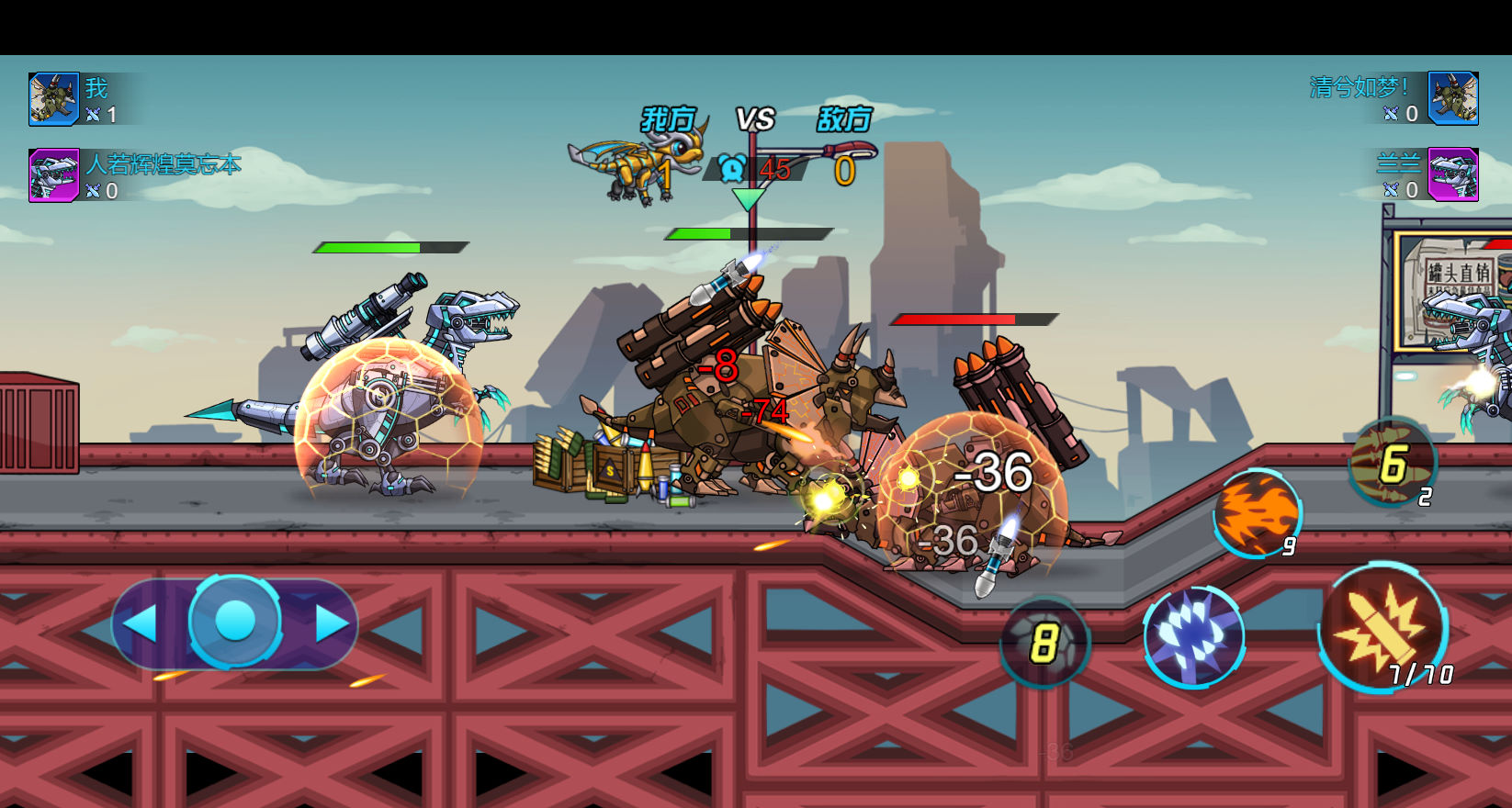1512x808 pixels.
Task: Use the orange flame claw skill
Action: click(x=1257, y=514)
